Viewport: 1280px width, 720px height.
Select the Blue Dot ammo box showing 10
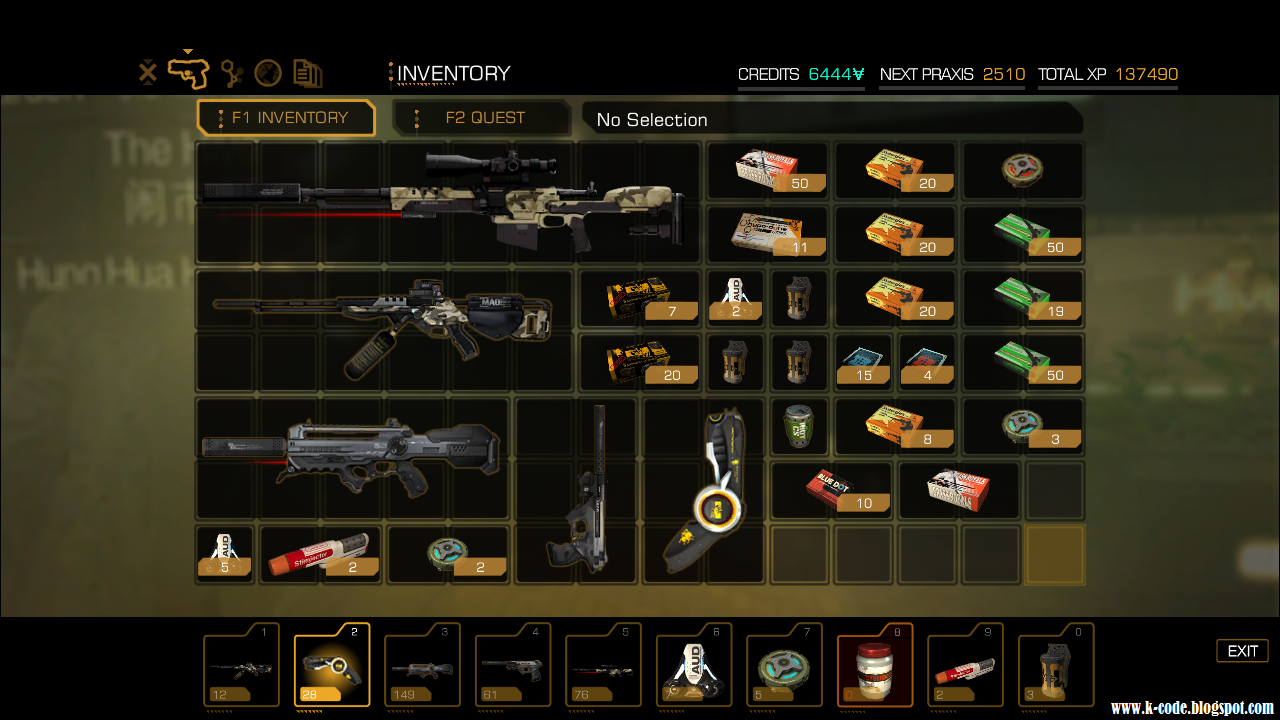tap(831, 489)
